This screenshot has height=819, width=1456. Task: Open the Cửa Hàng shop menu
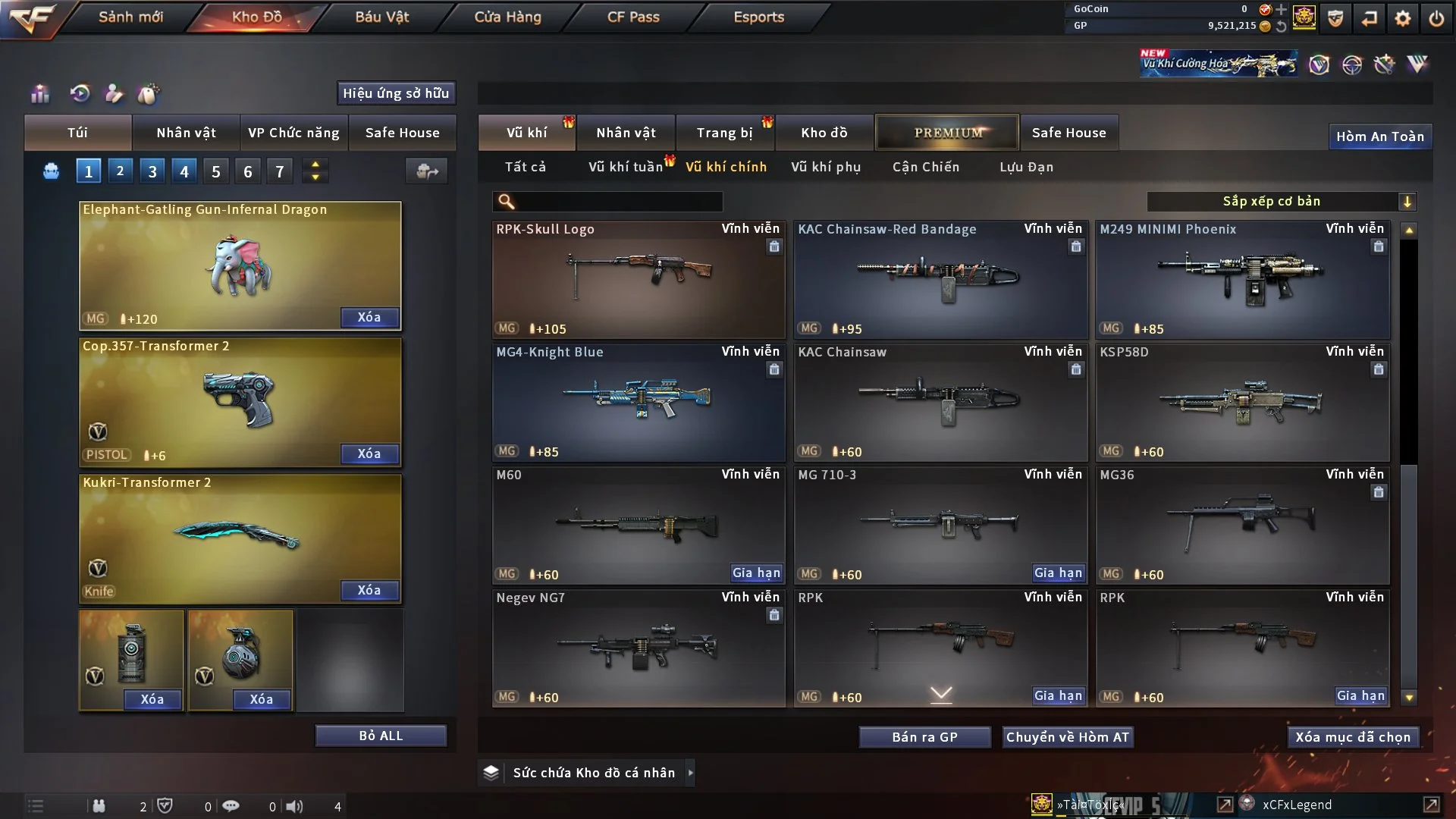pyautogui.click(x=507, y=17)
